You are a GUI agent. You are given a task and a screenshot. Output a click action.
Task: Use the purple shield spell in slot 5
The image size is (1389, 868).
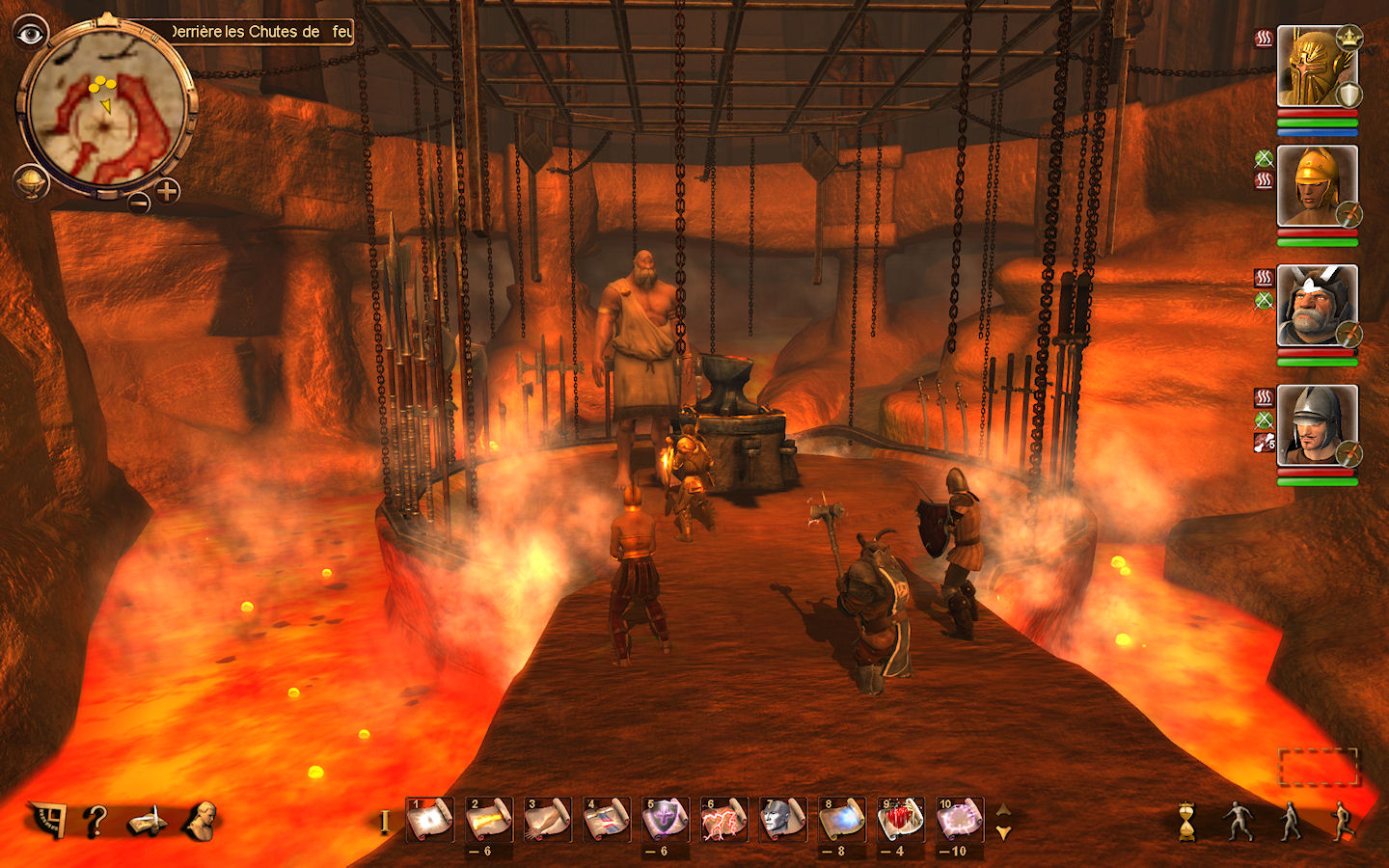666,820
